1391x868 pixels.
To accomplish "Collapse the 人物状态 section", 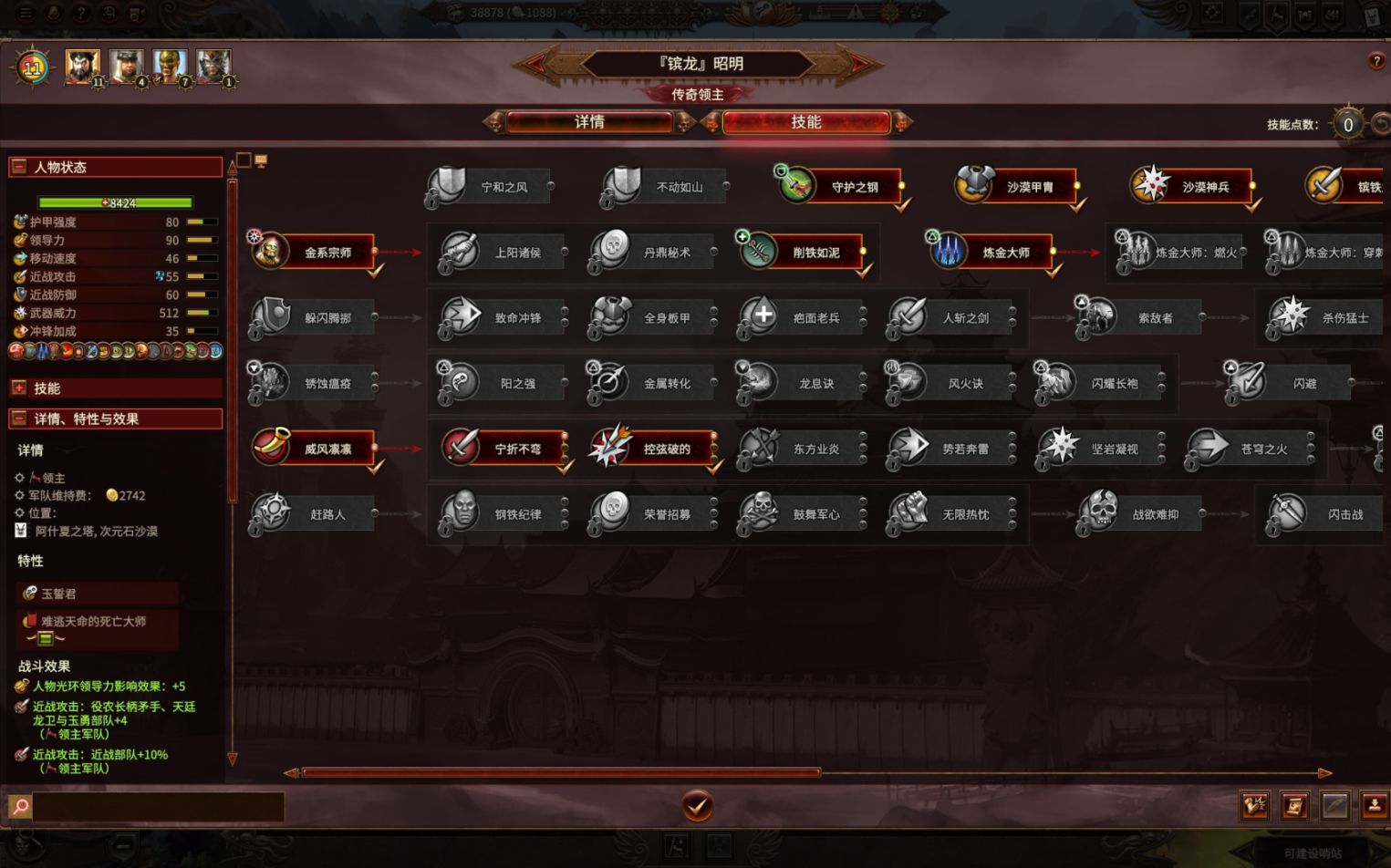I will coord(19,167).
